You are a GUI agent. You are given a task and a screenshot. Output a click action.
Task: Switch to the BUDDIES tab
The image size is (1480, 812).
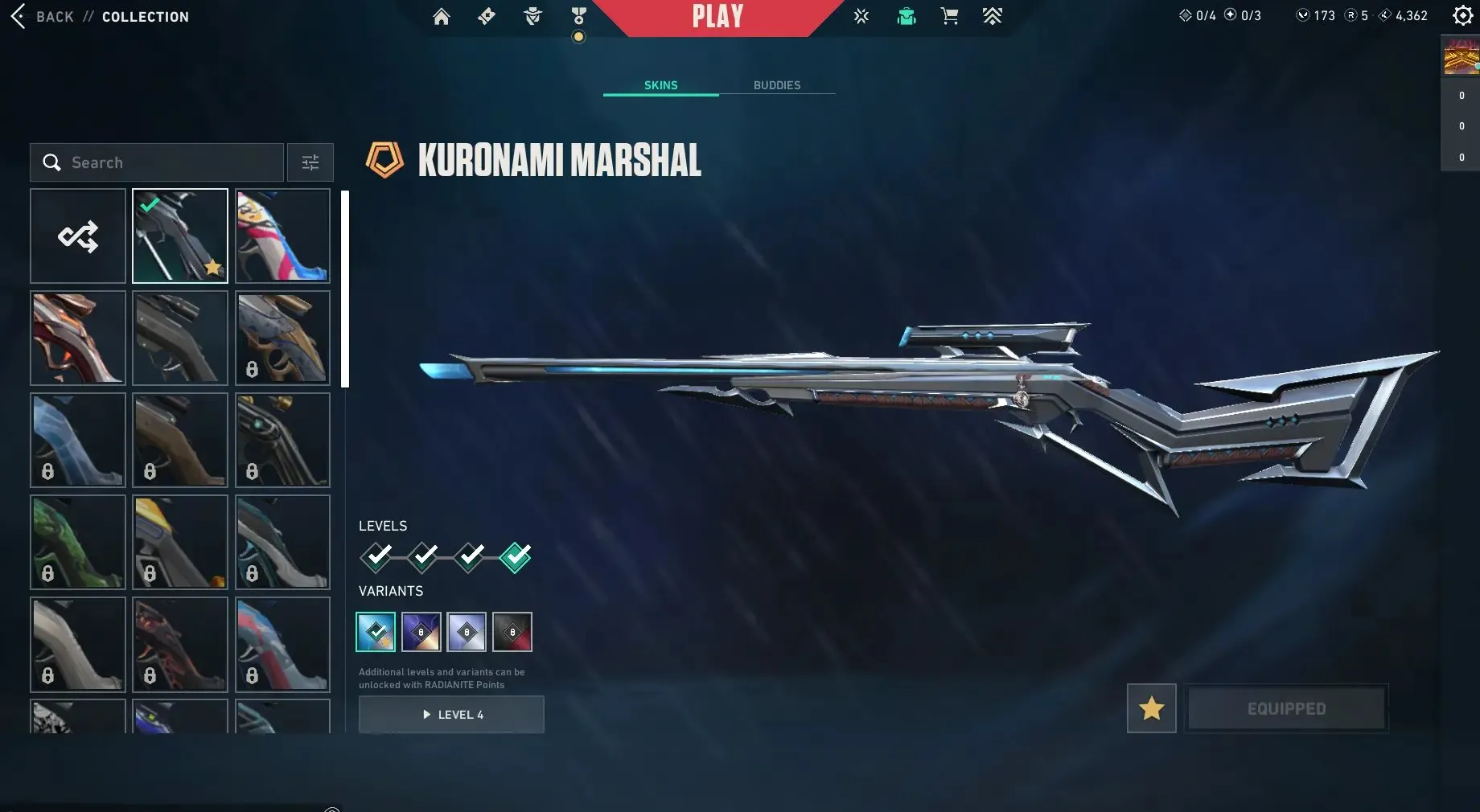pos(777,84)
